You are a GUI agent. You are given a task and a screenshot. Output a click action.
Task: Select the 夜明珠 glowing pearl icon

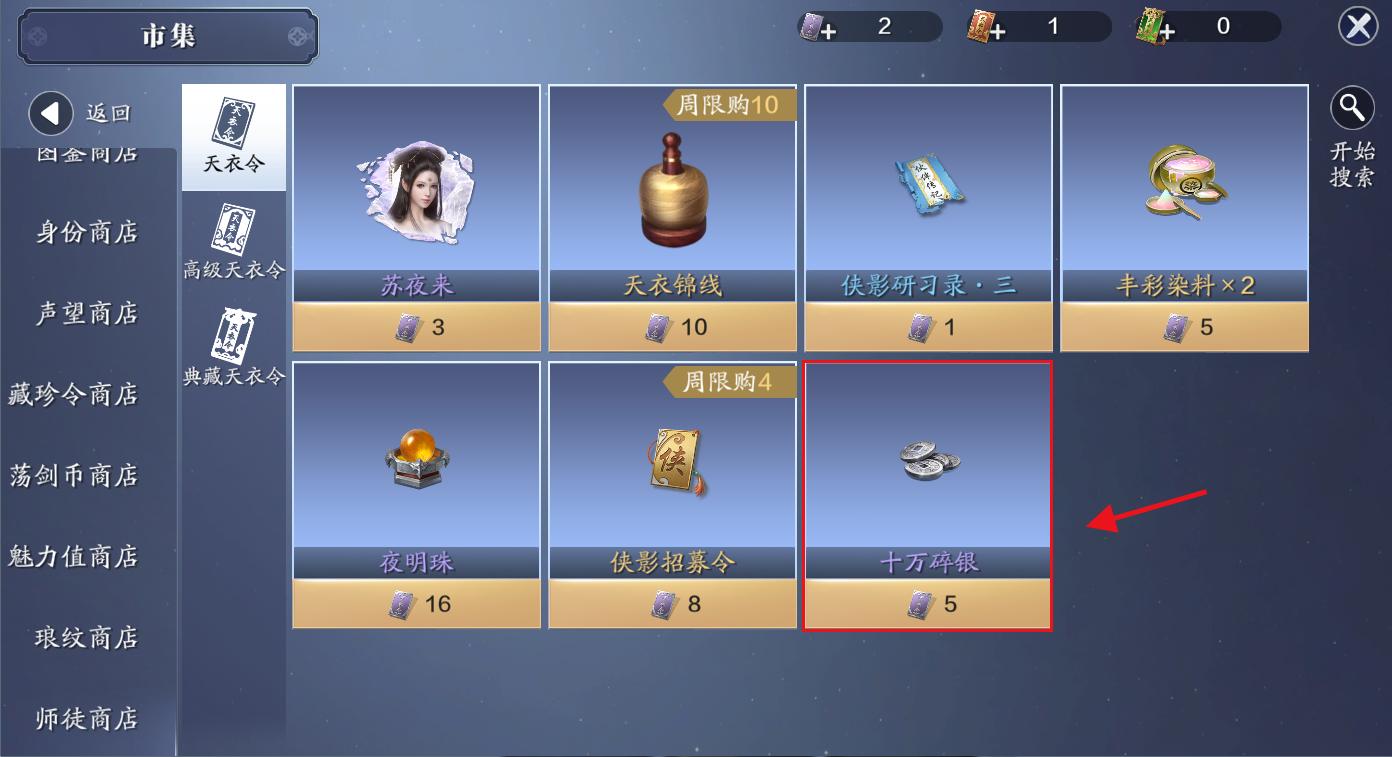(416, 460)
